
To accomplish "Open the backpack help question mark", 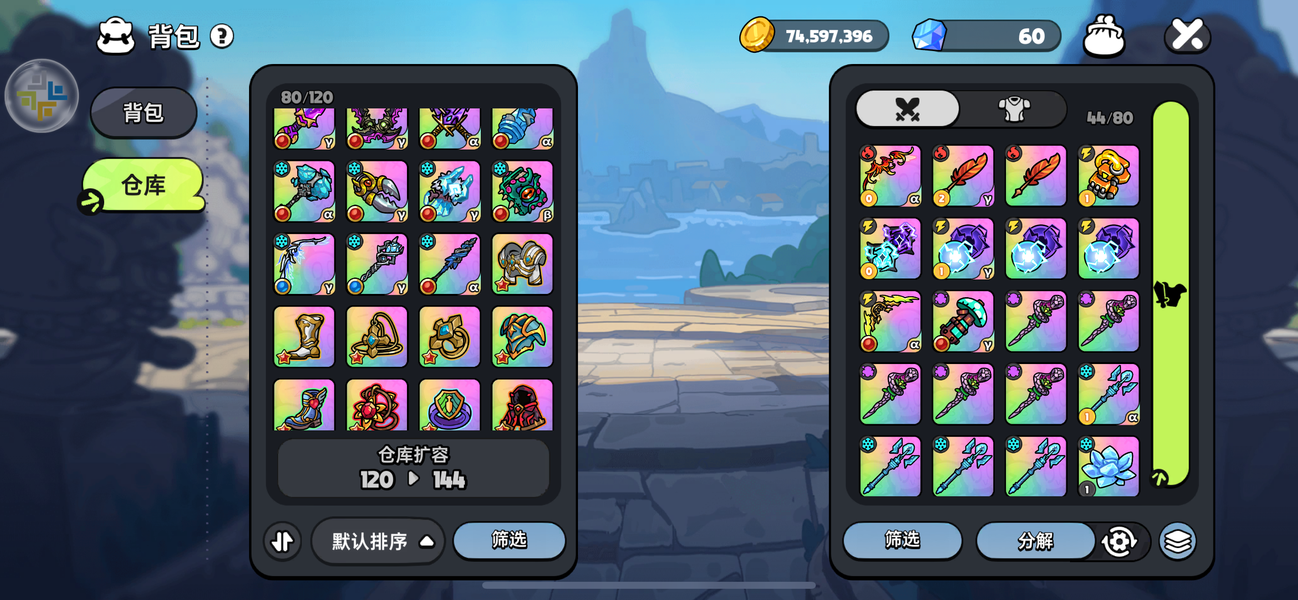I will click(222, 37).
